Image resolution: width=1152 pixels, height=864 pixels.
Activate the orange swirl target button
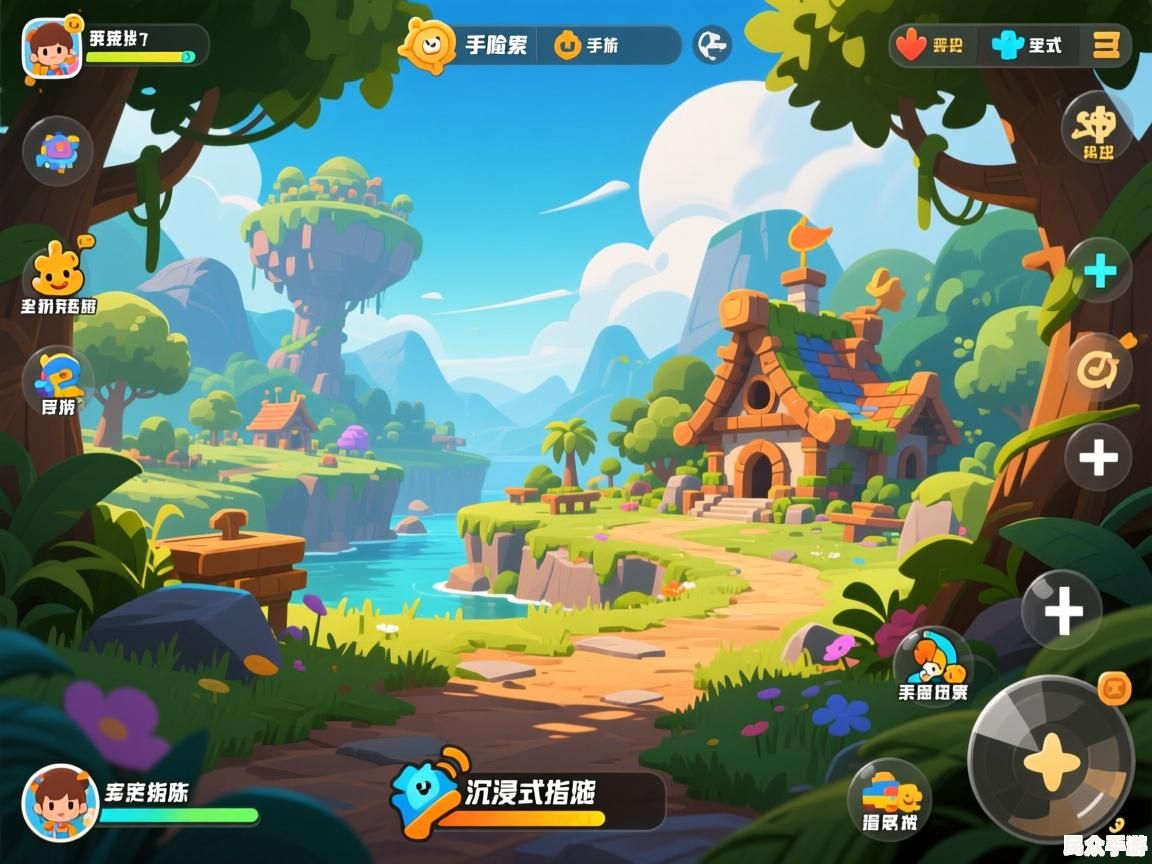1099,368
